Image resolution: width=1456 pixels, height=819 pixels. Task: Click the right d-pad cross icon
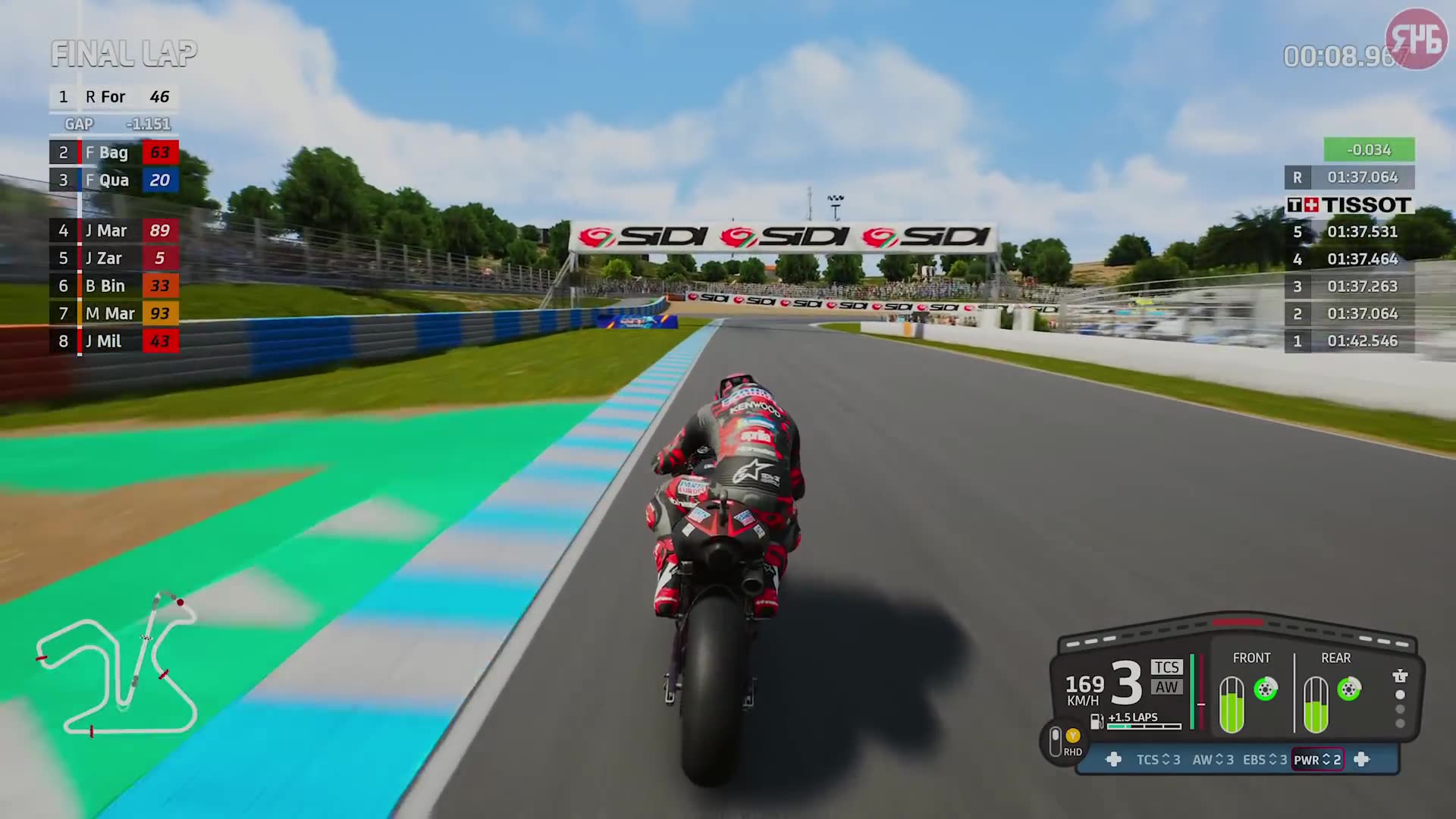(1363, 760)
